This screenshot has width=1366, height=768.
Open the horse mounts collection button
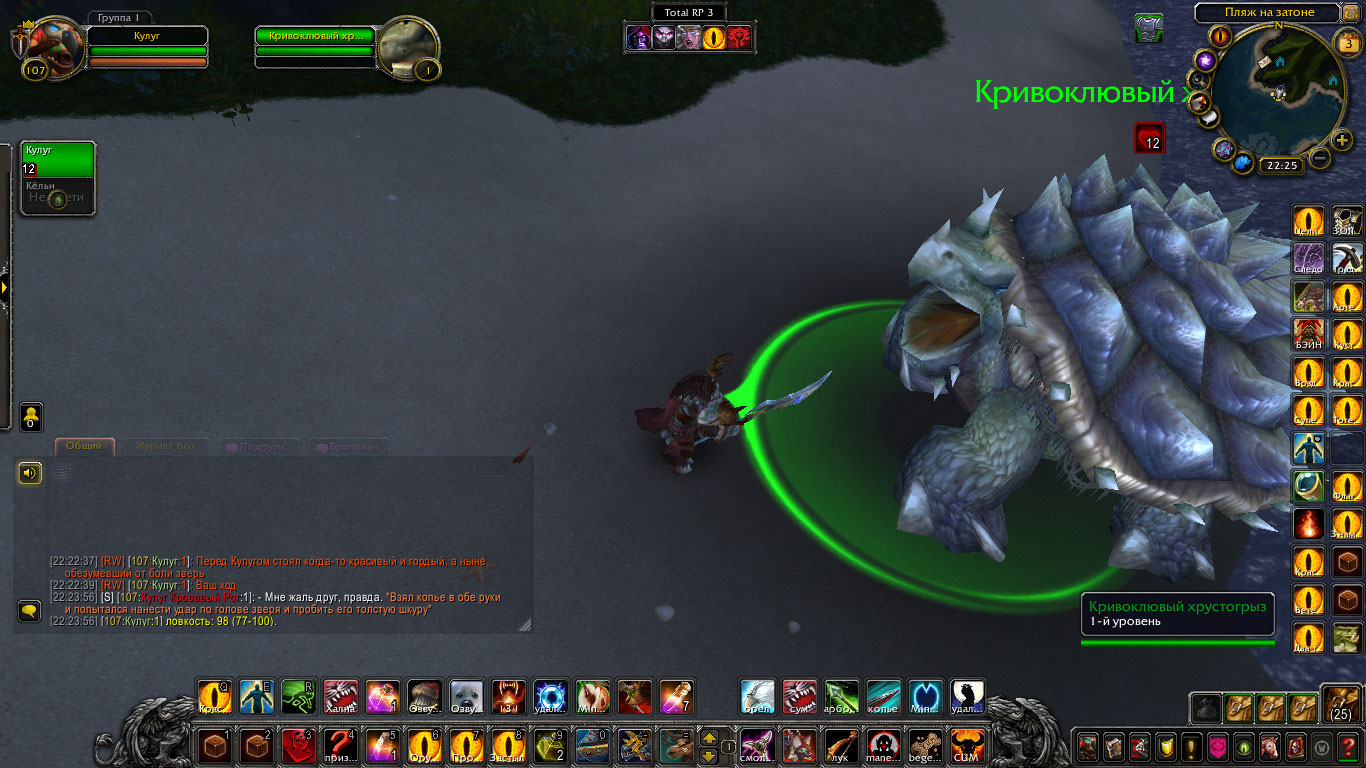[1270, 746]
